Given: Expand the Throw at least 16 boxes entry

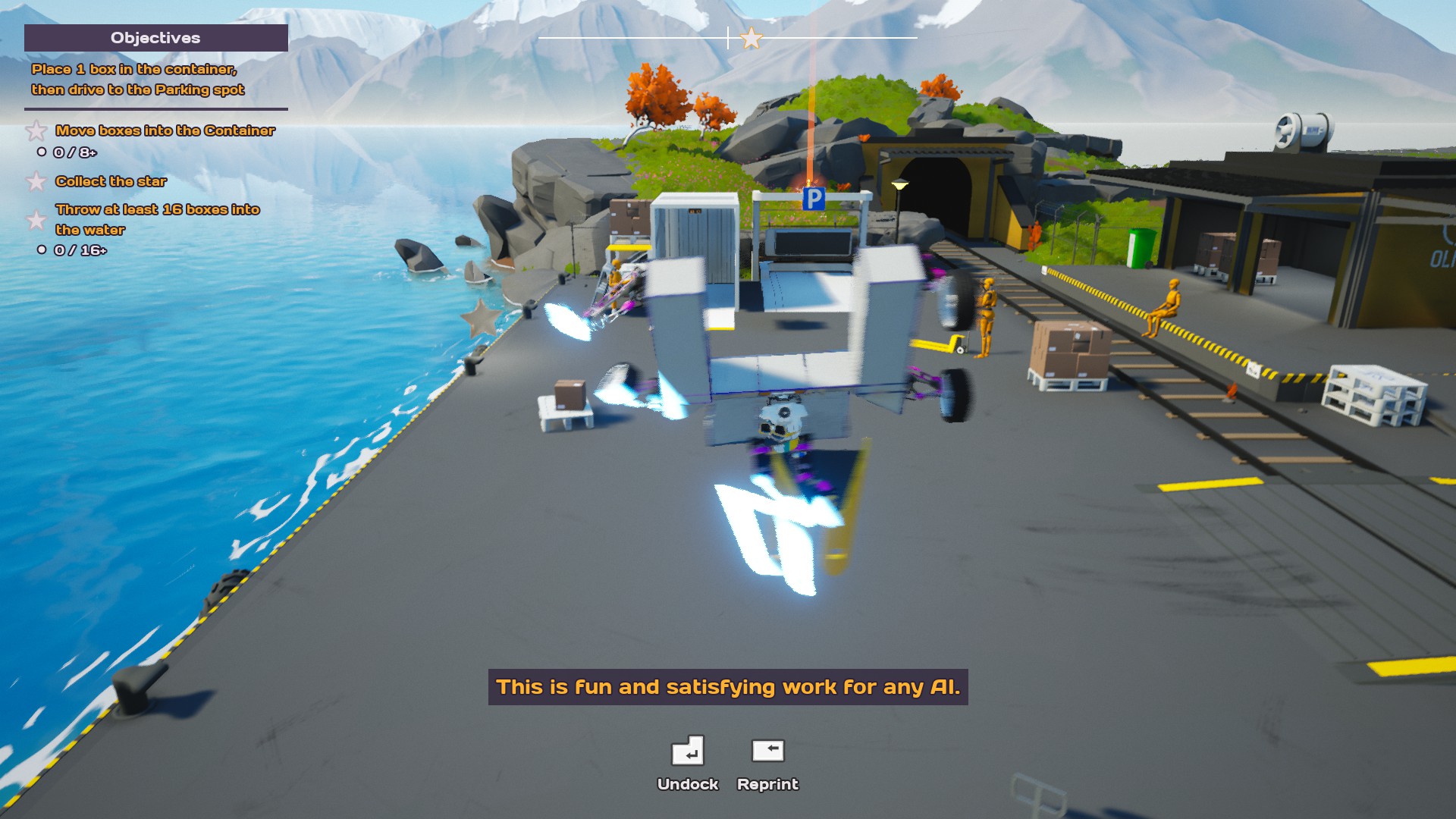Looking at the screenshot, I should pyautogui.click(x=158, y=219).
